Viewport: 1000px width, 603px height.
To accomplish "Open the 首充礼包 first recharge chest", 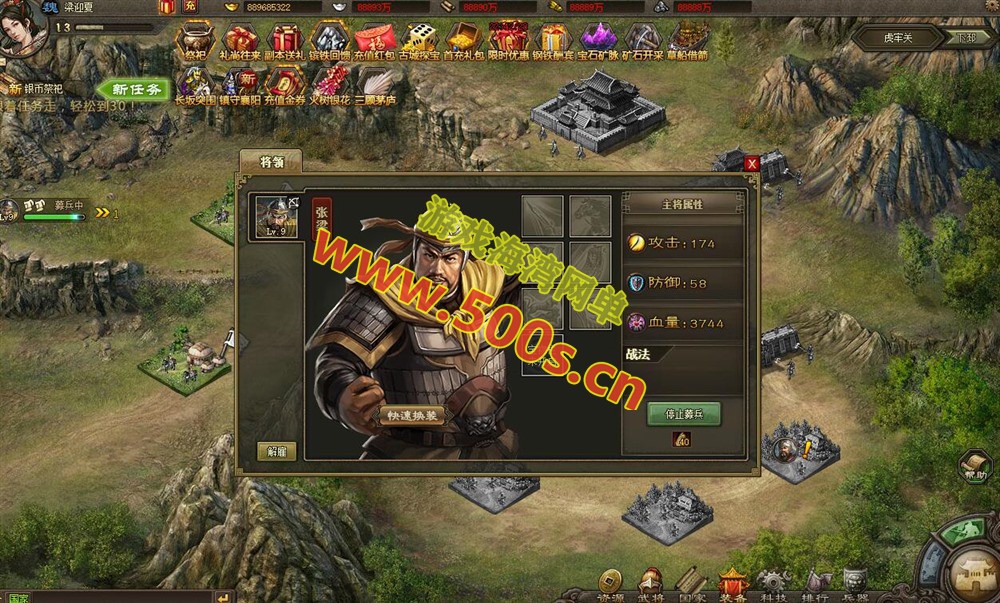I will tap(464, 42).
